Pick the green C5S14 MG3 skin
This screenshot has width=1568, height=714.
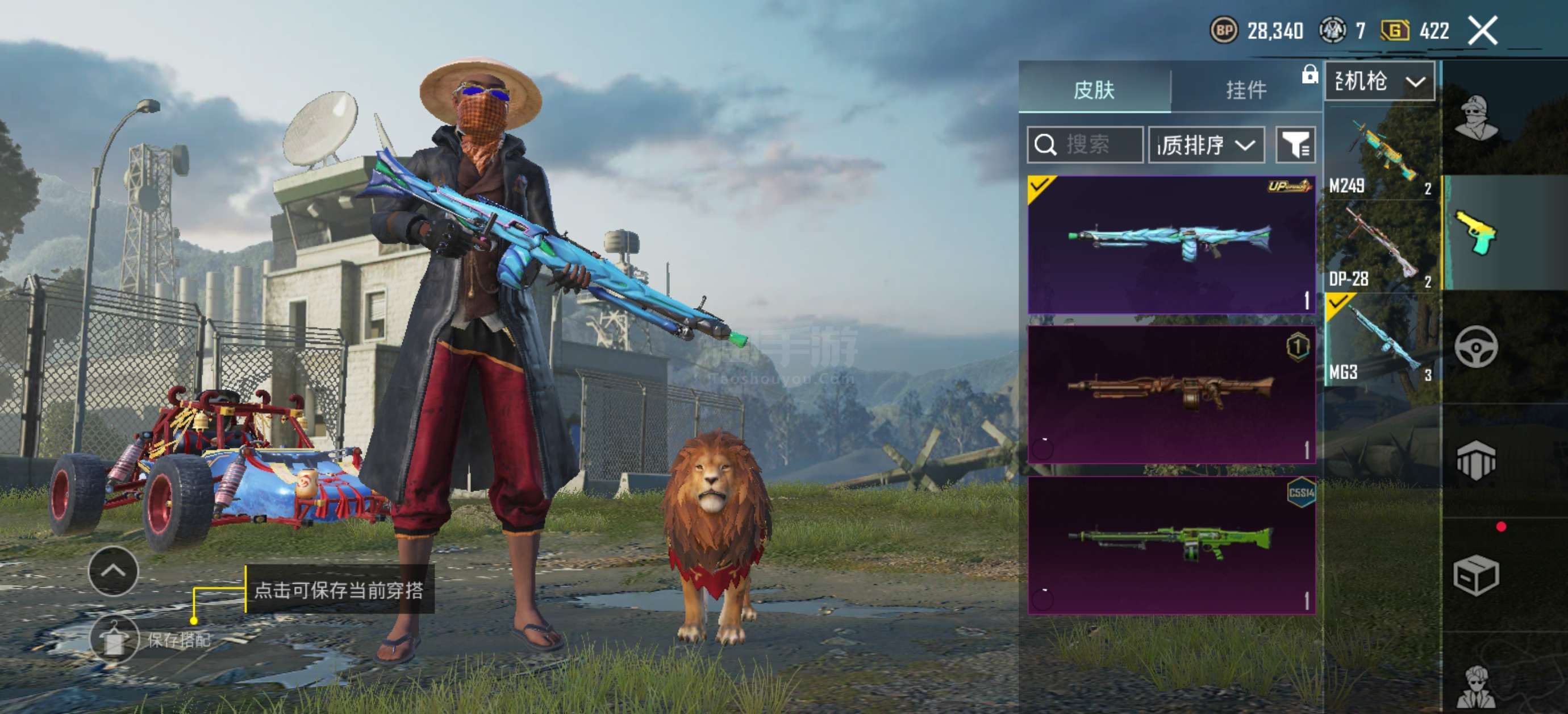point(1171,545)
